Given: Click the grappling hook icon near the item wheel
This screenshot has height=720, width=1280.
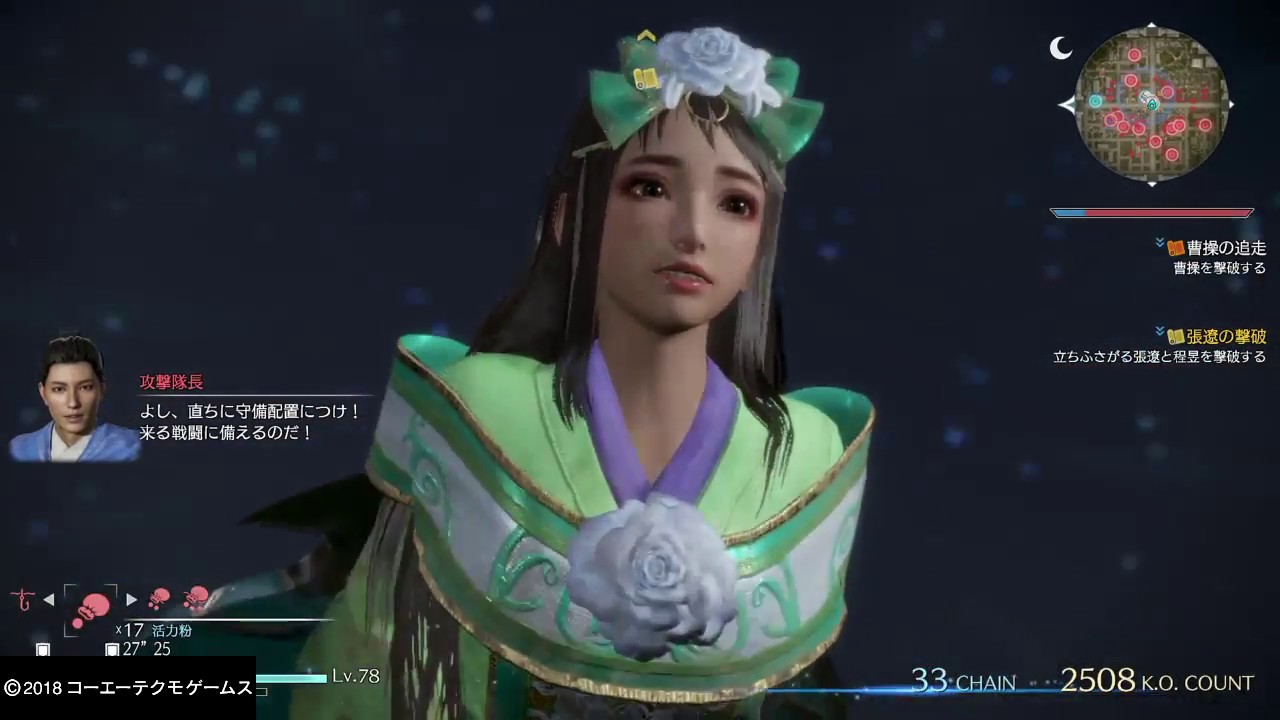Looking at the screenshot, I should tap(22, 600).
